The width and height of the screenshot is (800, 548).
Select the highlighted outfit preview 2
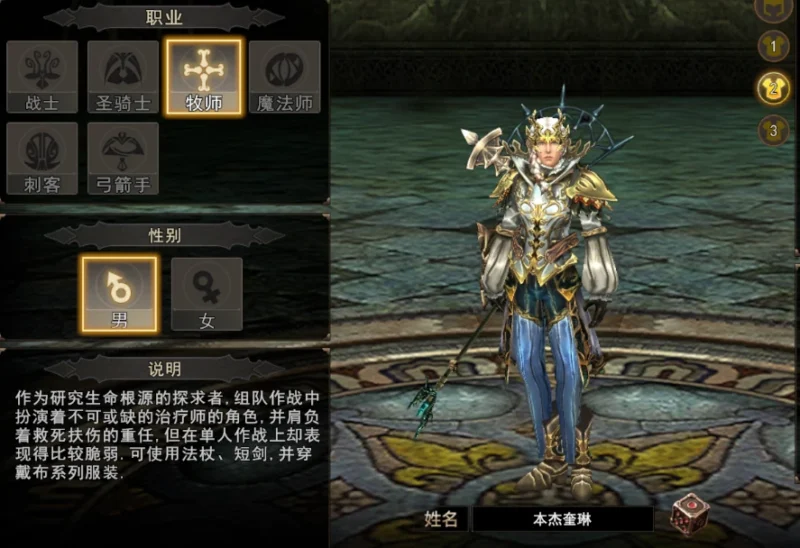pos(773,88)
